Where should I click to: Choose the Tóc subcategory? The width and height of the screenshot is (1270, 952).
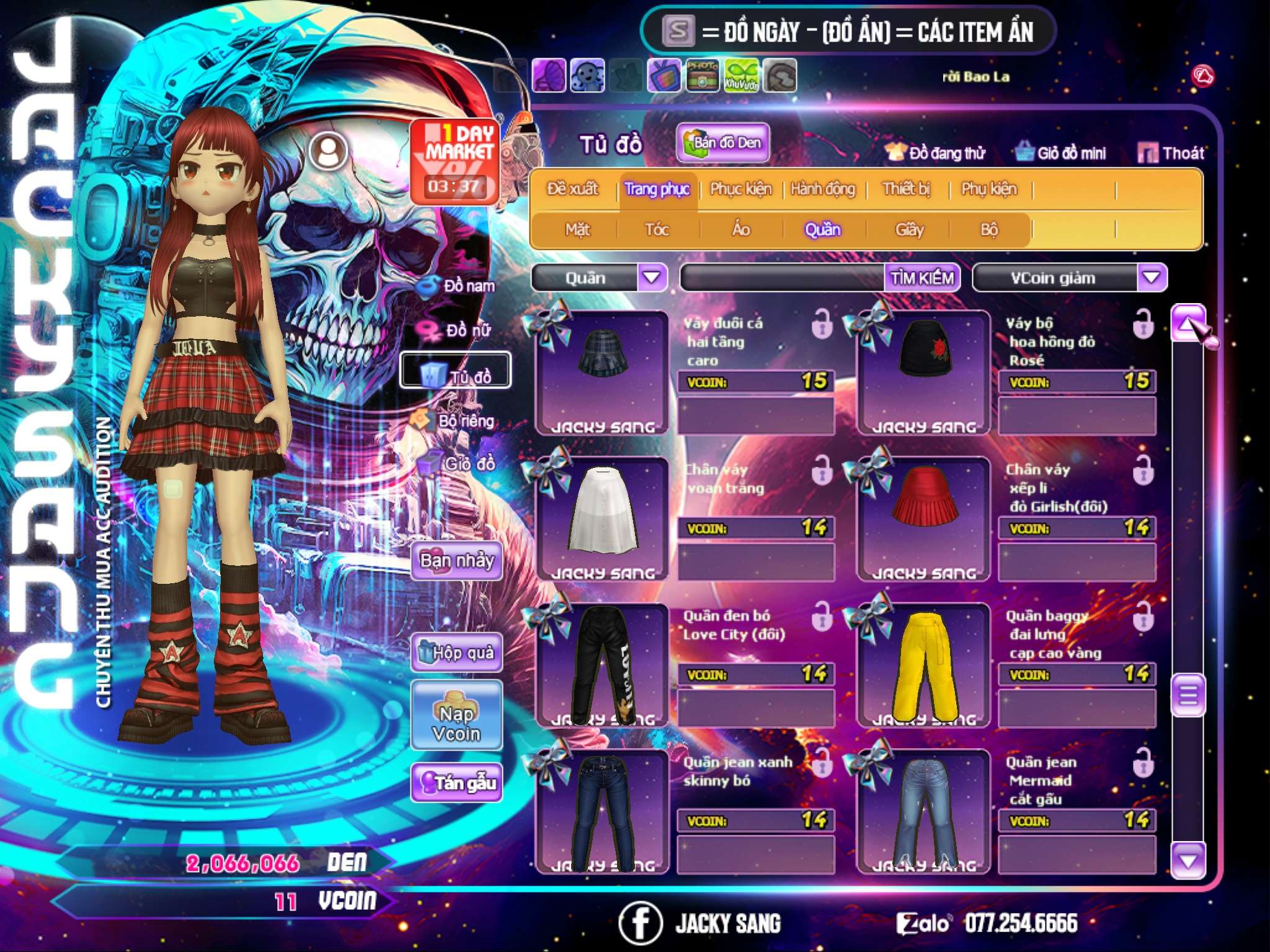pos(657,230)
